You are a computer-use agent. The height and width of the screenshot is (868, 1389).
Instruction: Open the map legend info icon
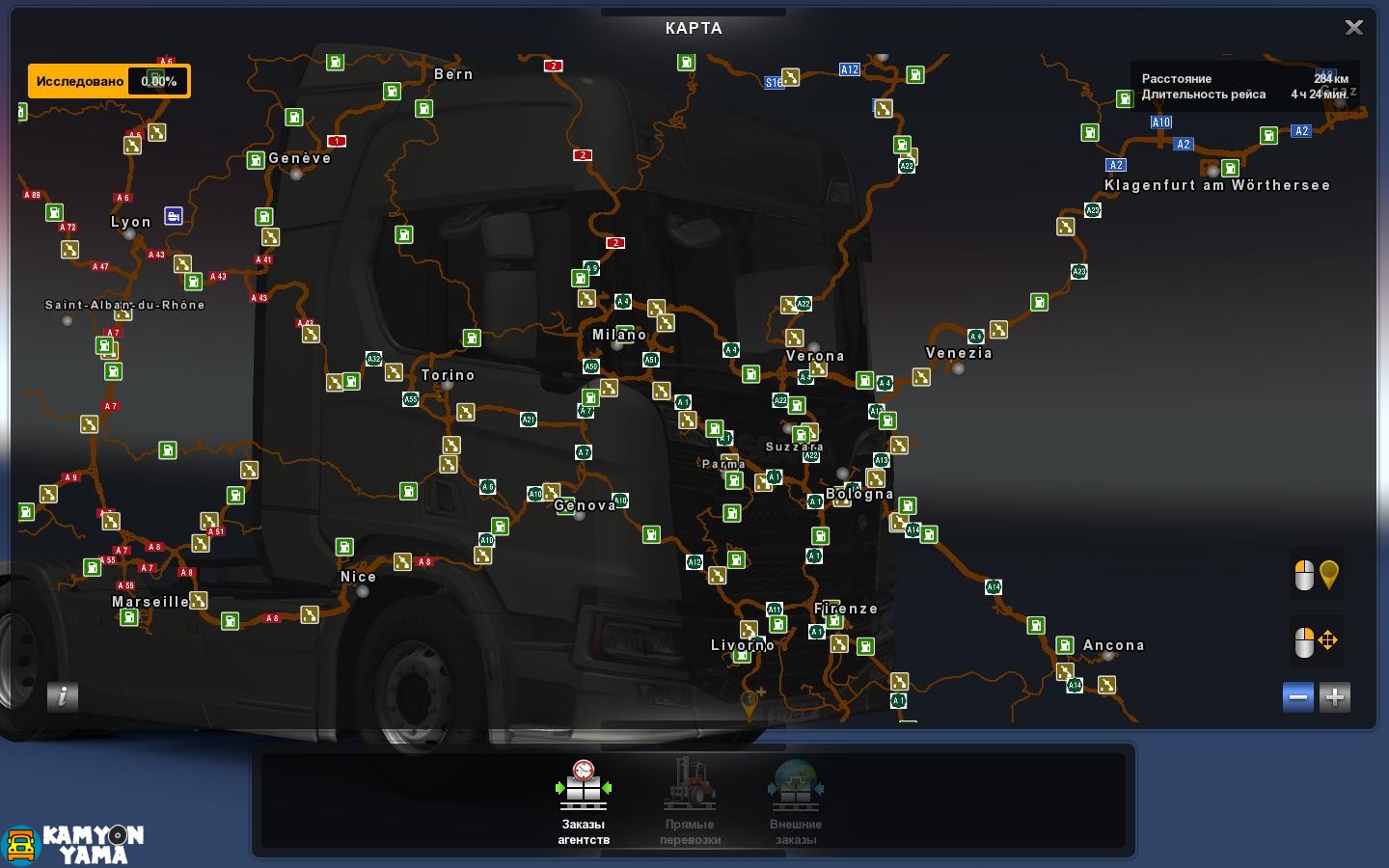[63, 696]
